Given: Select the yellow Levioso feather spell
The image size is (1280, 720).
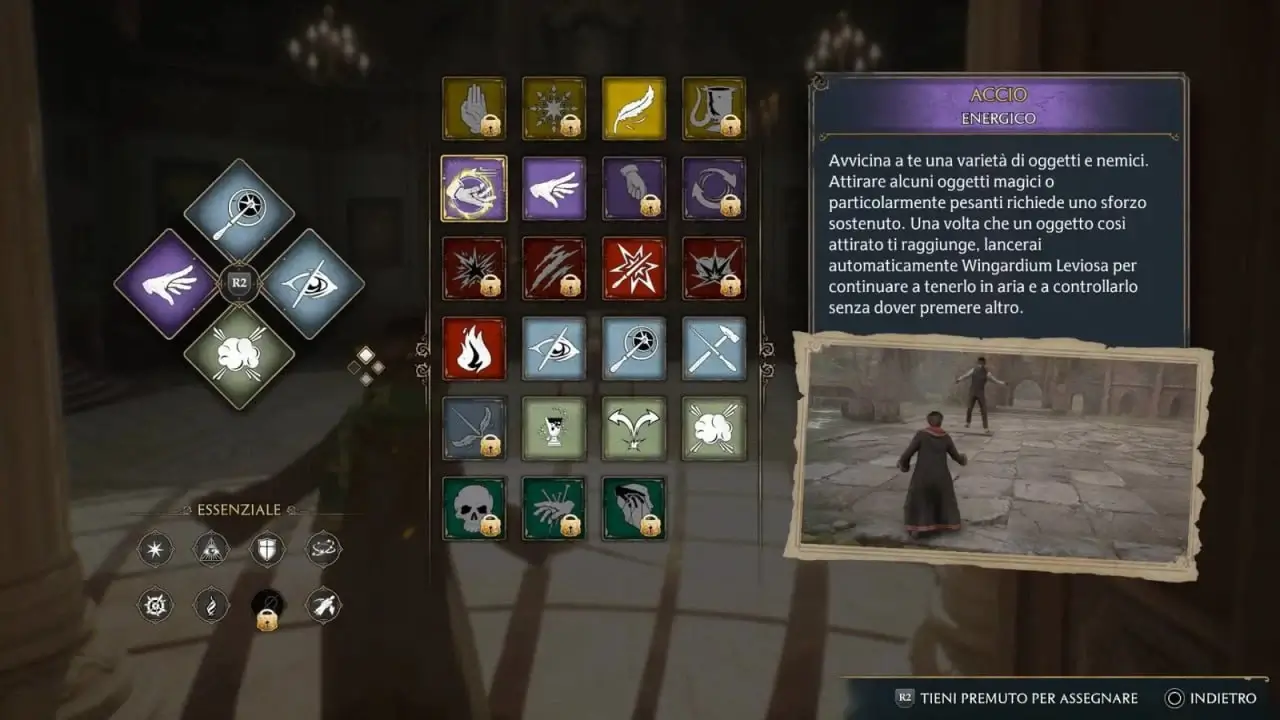Looking at the screenshot, I should tap(634, 108).
